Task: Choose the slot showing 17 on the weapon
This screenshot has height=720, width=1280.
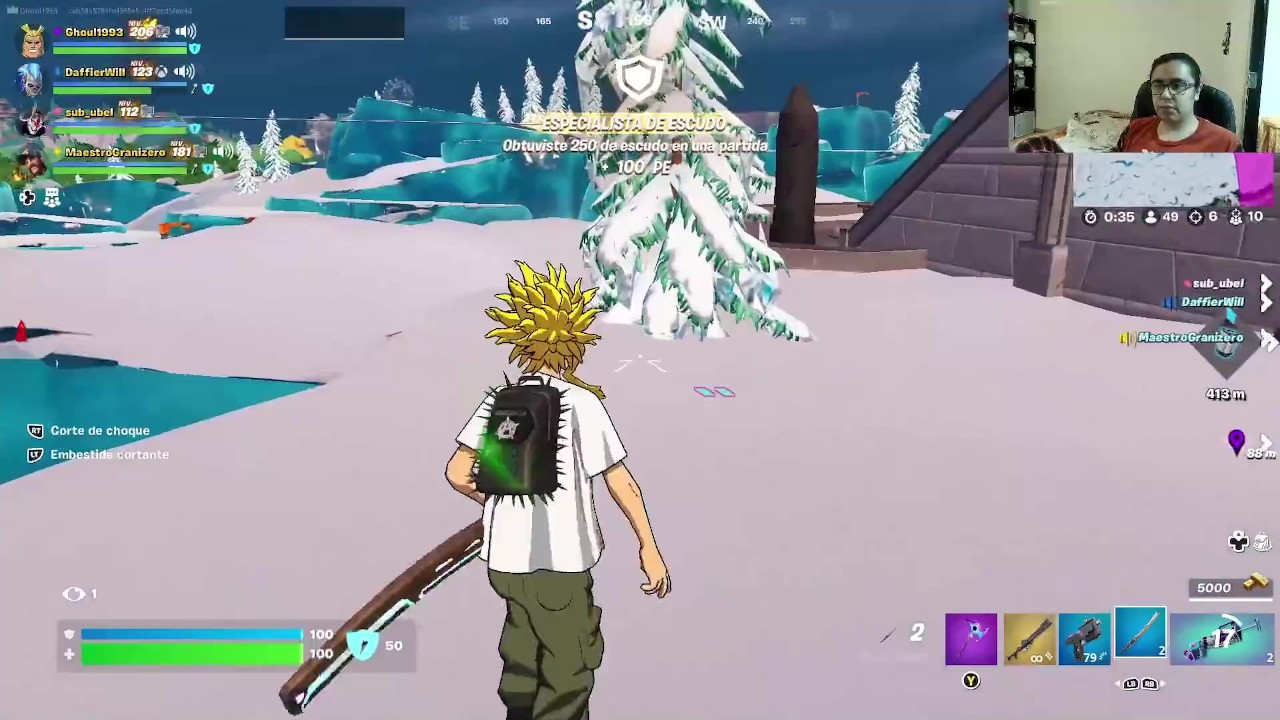Action: (1222, 640)
